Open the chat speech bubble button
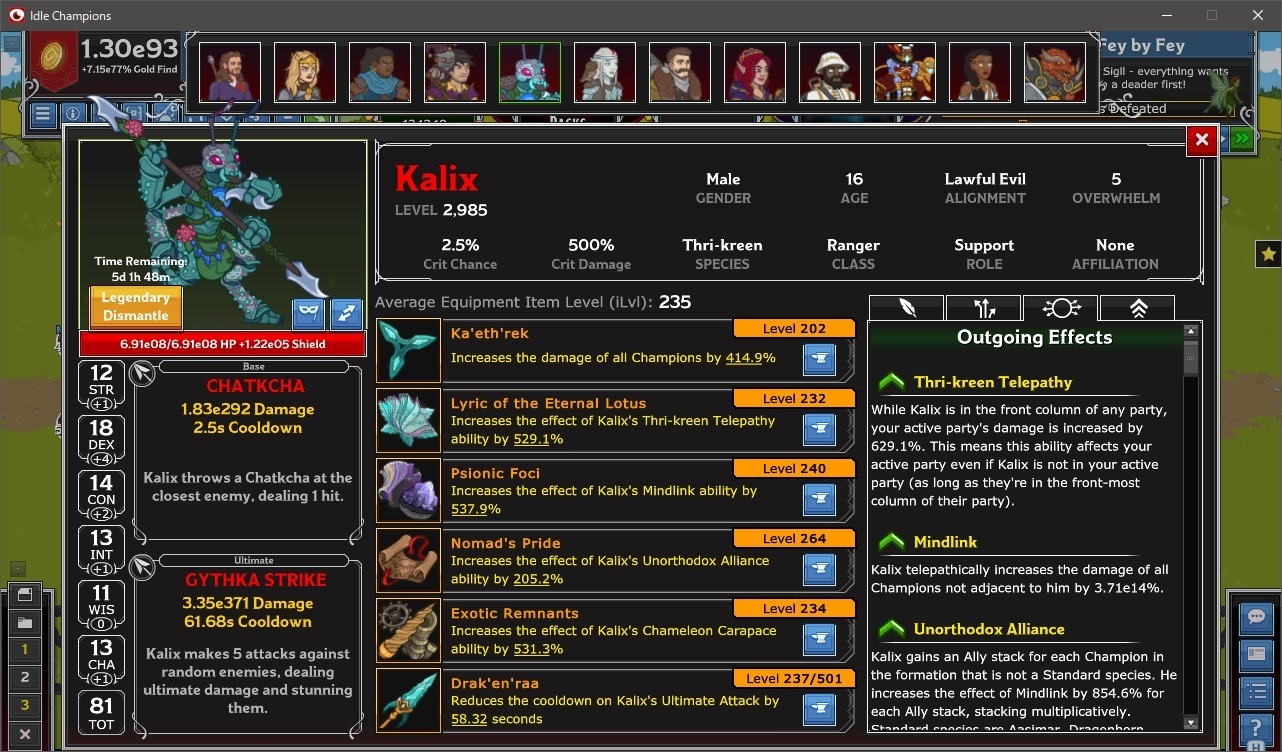Screen dimensions: 1282x752 tap(1255, 617)
